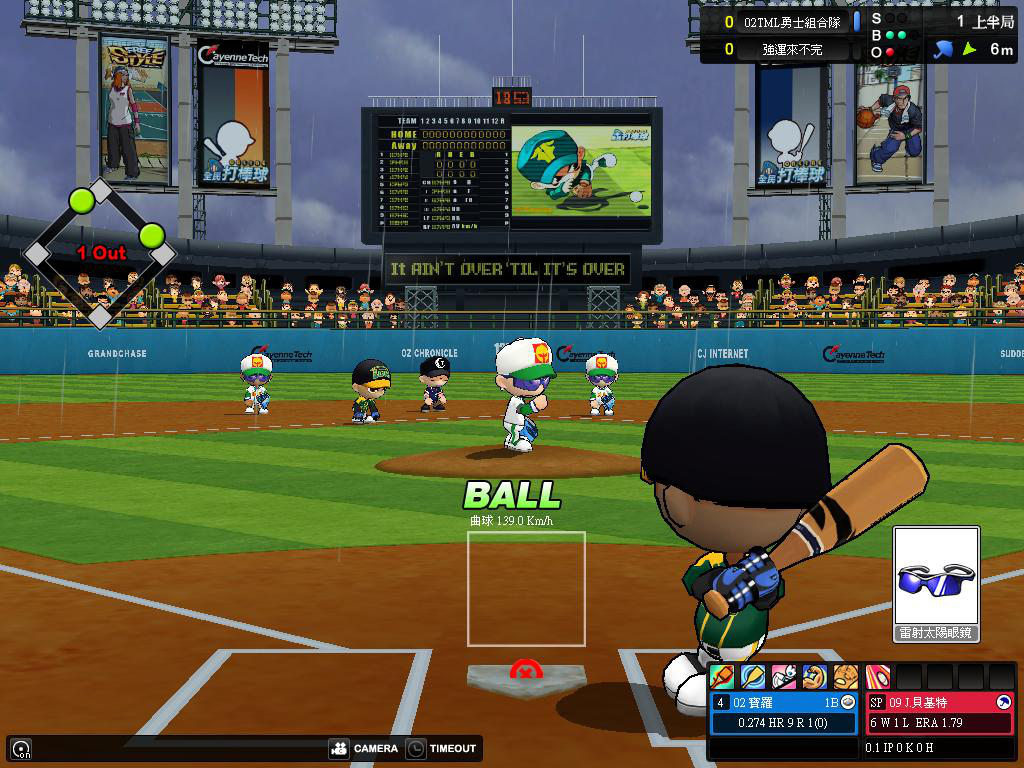Image resolution: width=1024 pixels, height=768 pixels.
Task: Activate the flexing arm power skill
Action: click(x=815, y=677)
